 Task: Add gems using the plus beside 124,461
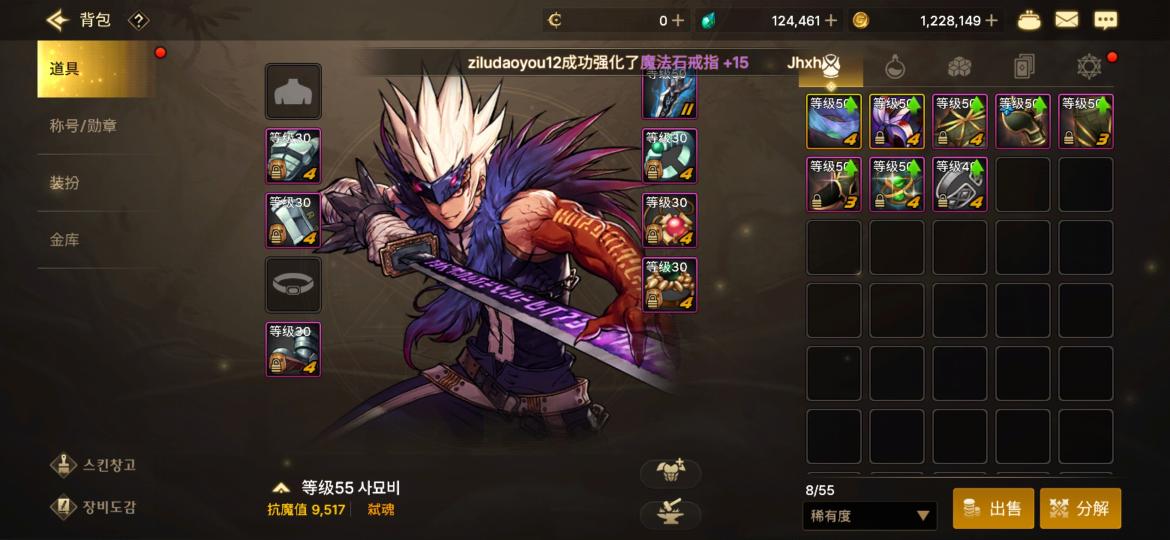pos(831,20)
